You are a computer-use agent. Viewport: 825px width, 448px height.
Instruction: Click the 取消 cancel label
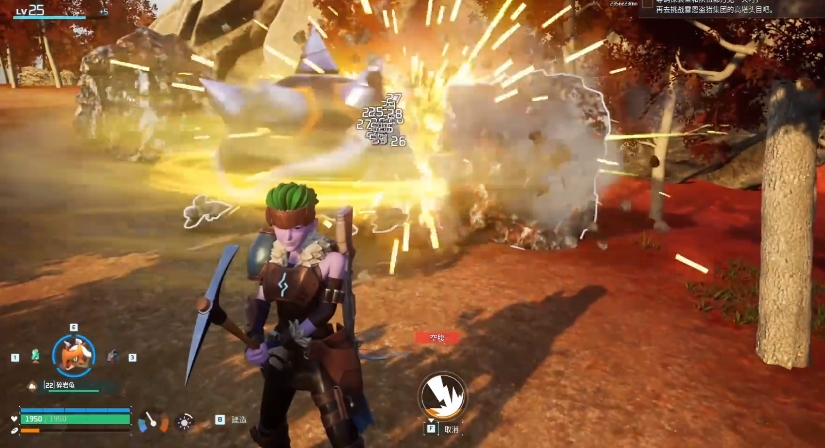(452, 430)
